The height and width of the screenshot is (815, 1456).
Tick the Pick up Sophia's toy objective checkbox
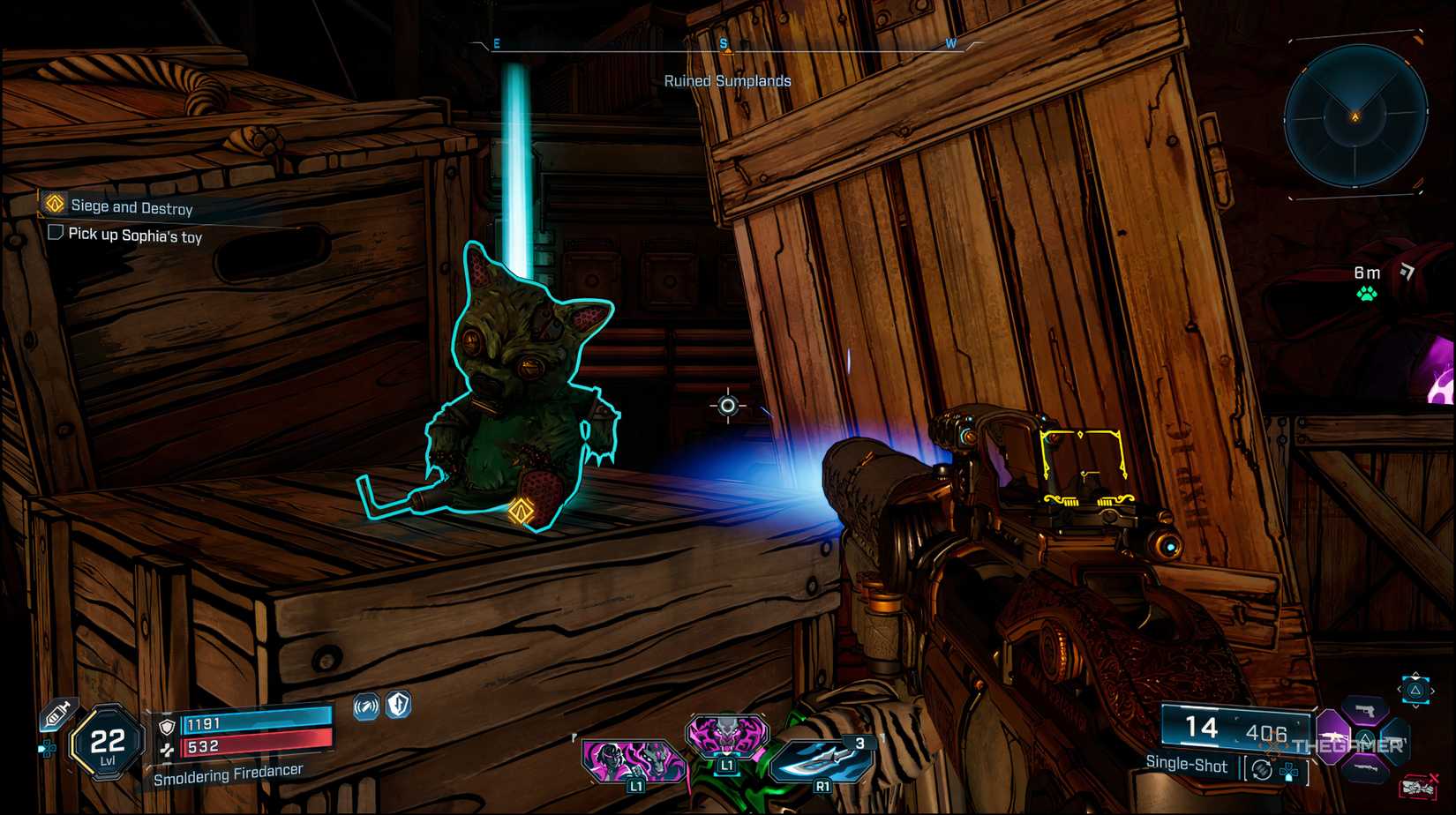[56, 233]
